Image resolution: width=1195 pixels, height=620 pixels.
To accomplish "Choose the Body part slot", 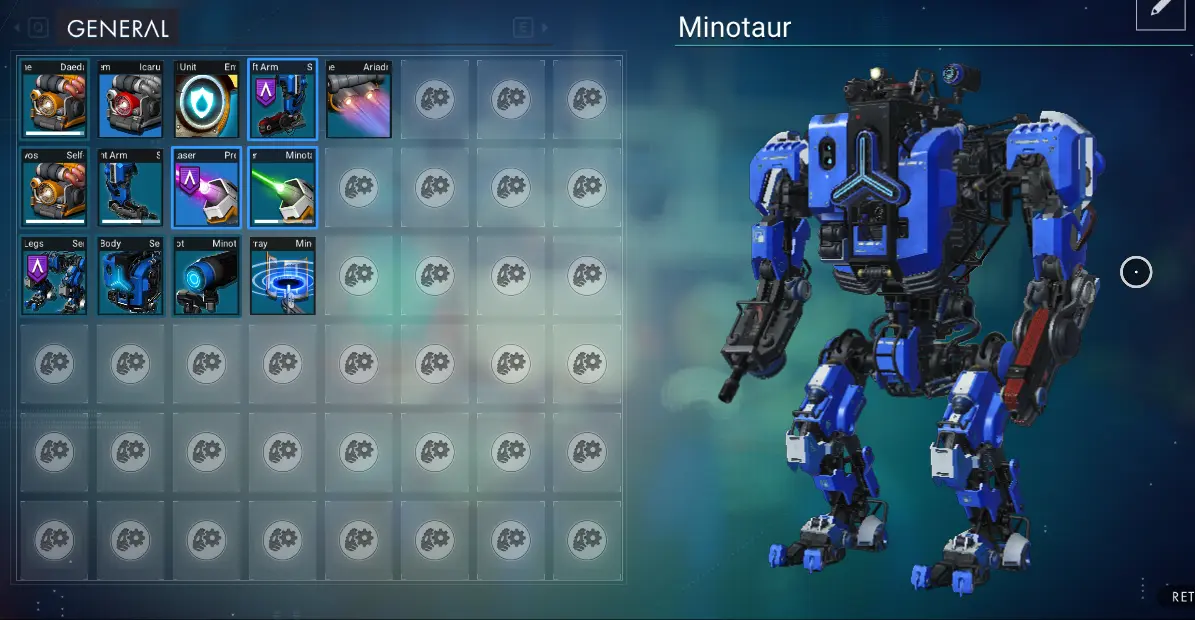I will click(131, 275).
